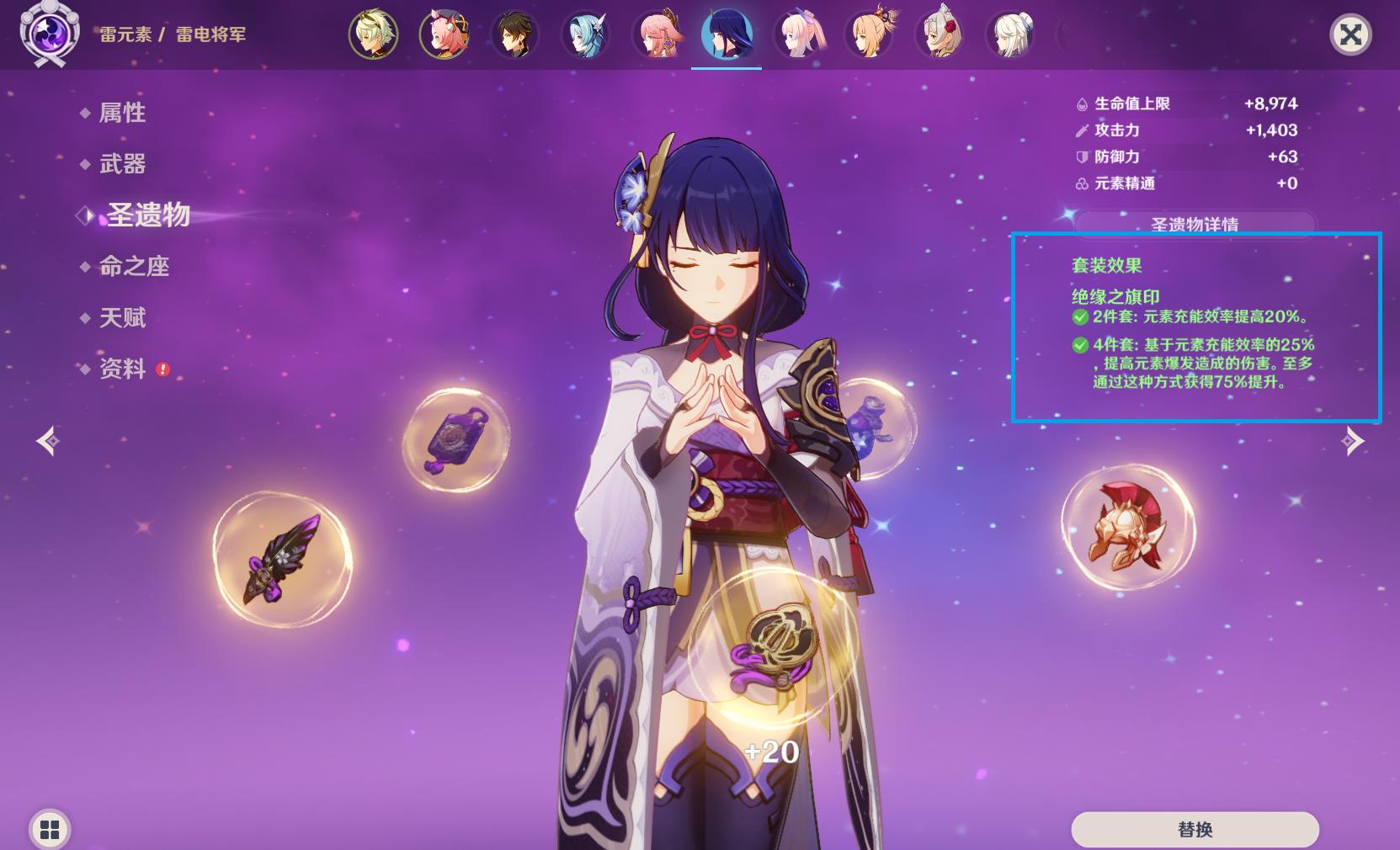View the 天赋 talents section
1400x850 pixels.
122,318
